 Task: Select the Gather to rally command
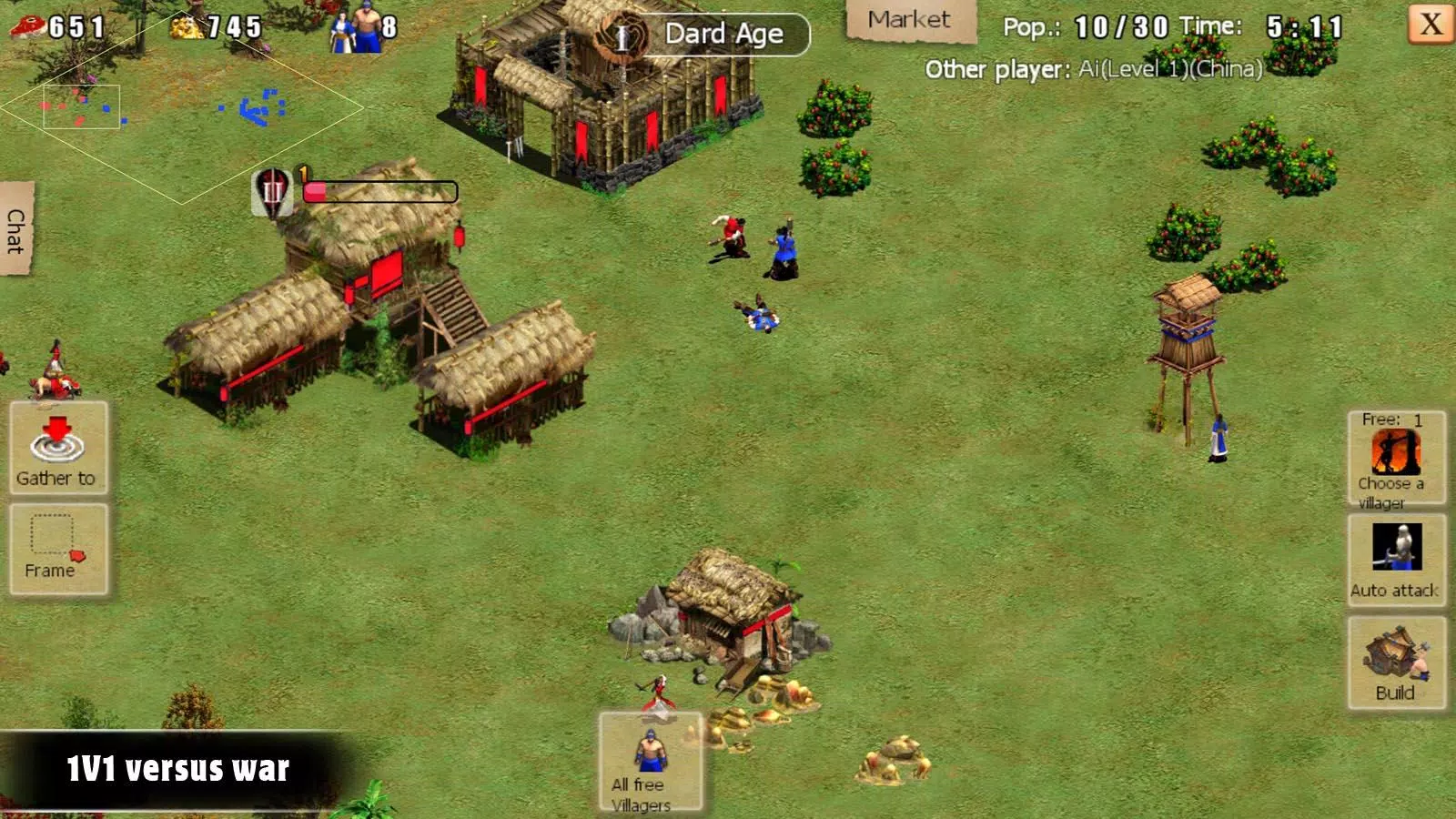pyautogui.click(x=56, y=446)
